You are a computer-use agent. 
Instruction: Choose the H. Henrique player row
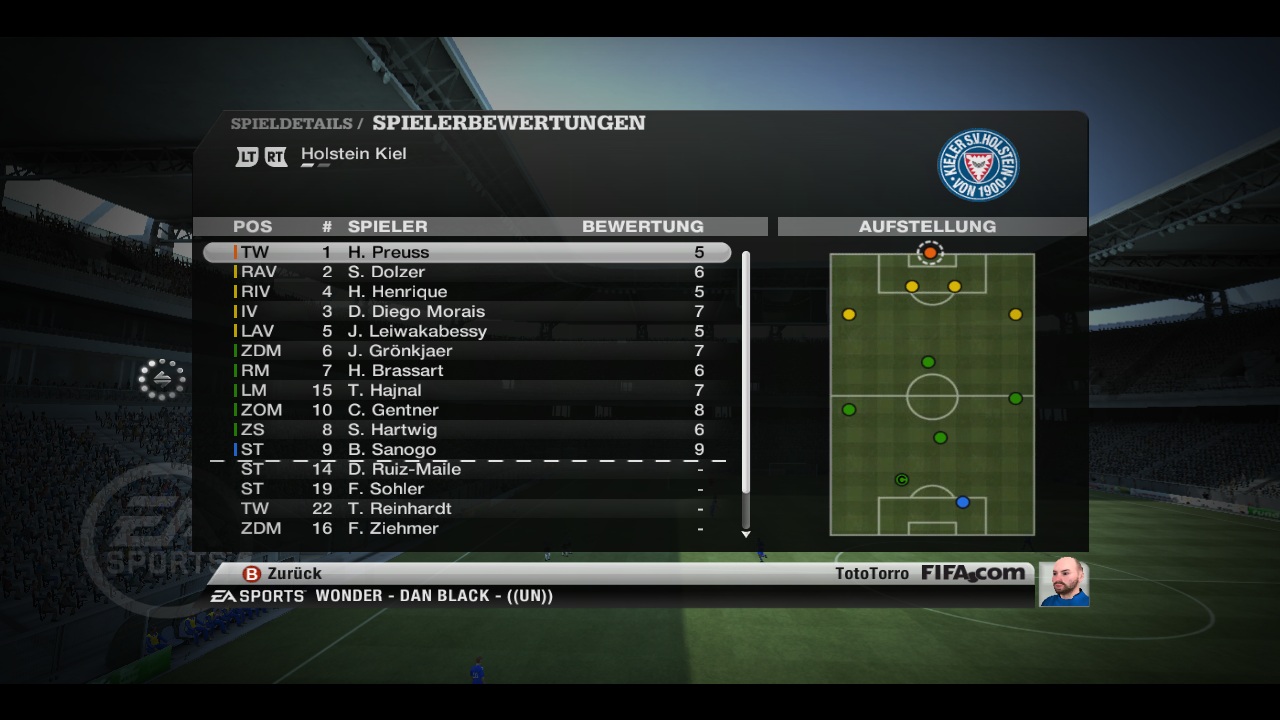coord(467,292)
